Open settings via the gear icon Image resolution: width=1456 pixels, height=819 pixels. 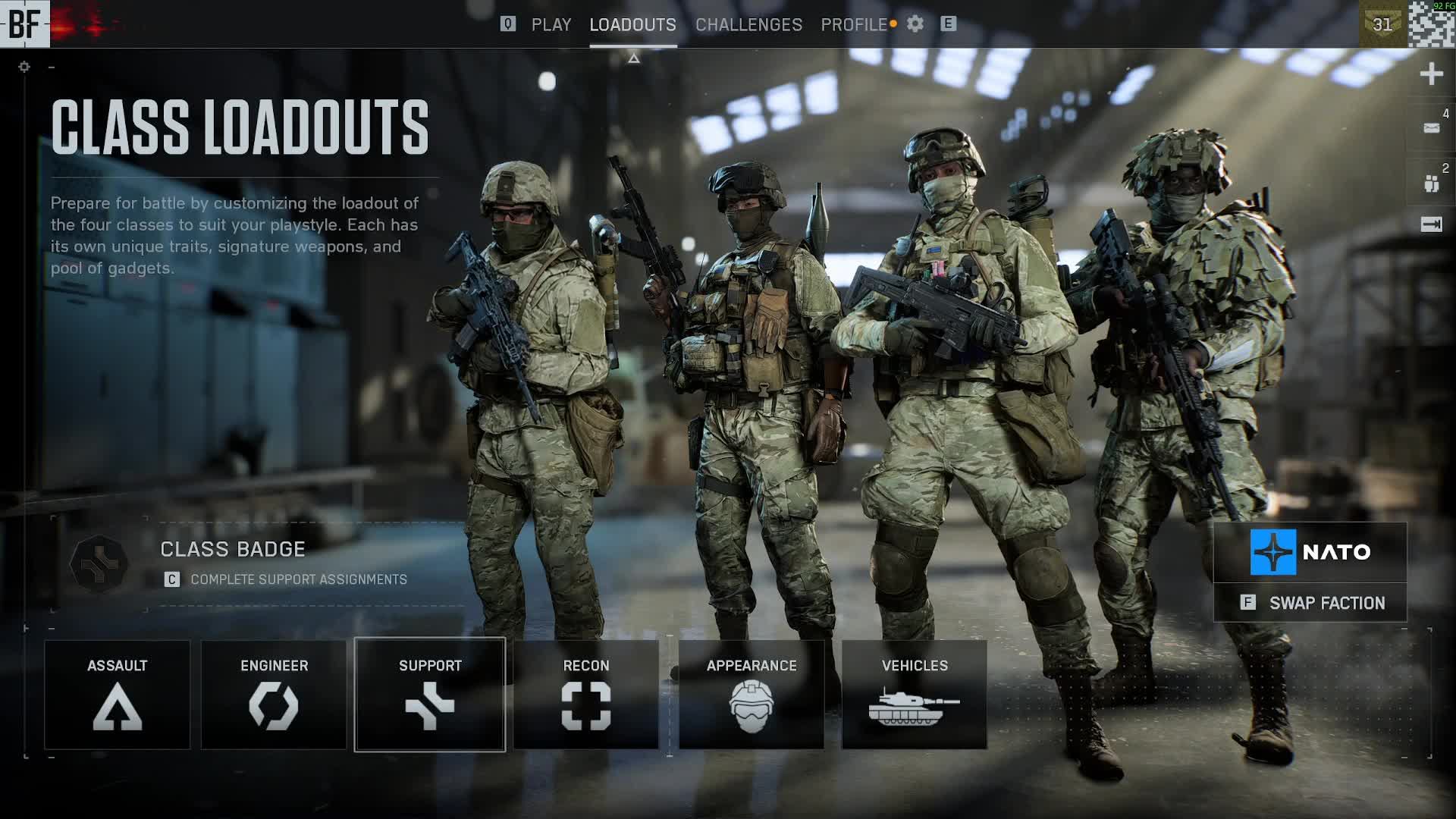[x=915, y=24]
